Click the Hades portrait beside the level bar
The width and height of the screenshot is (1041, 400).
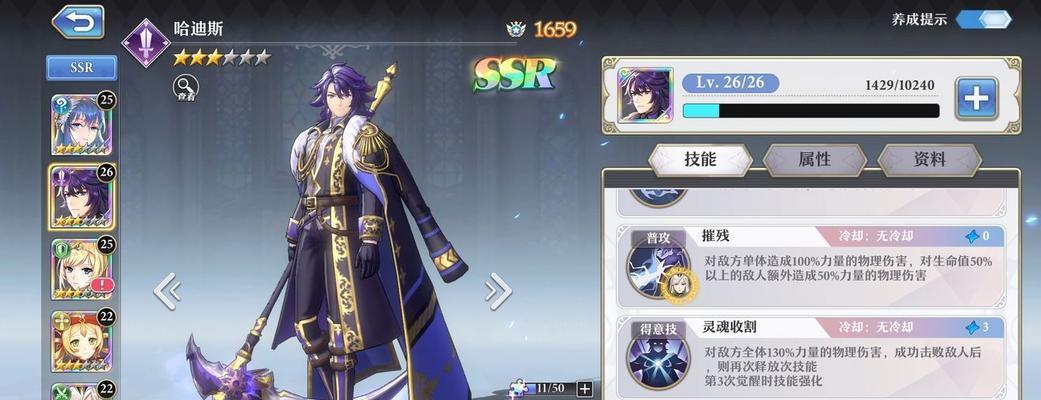click(644, 96)
